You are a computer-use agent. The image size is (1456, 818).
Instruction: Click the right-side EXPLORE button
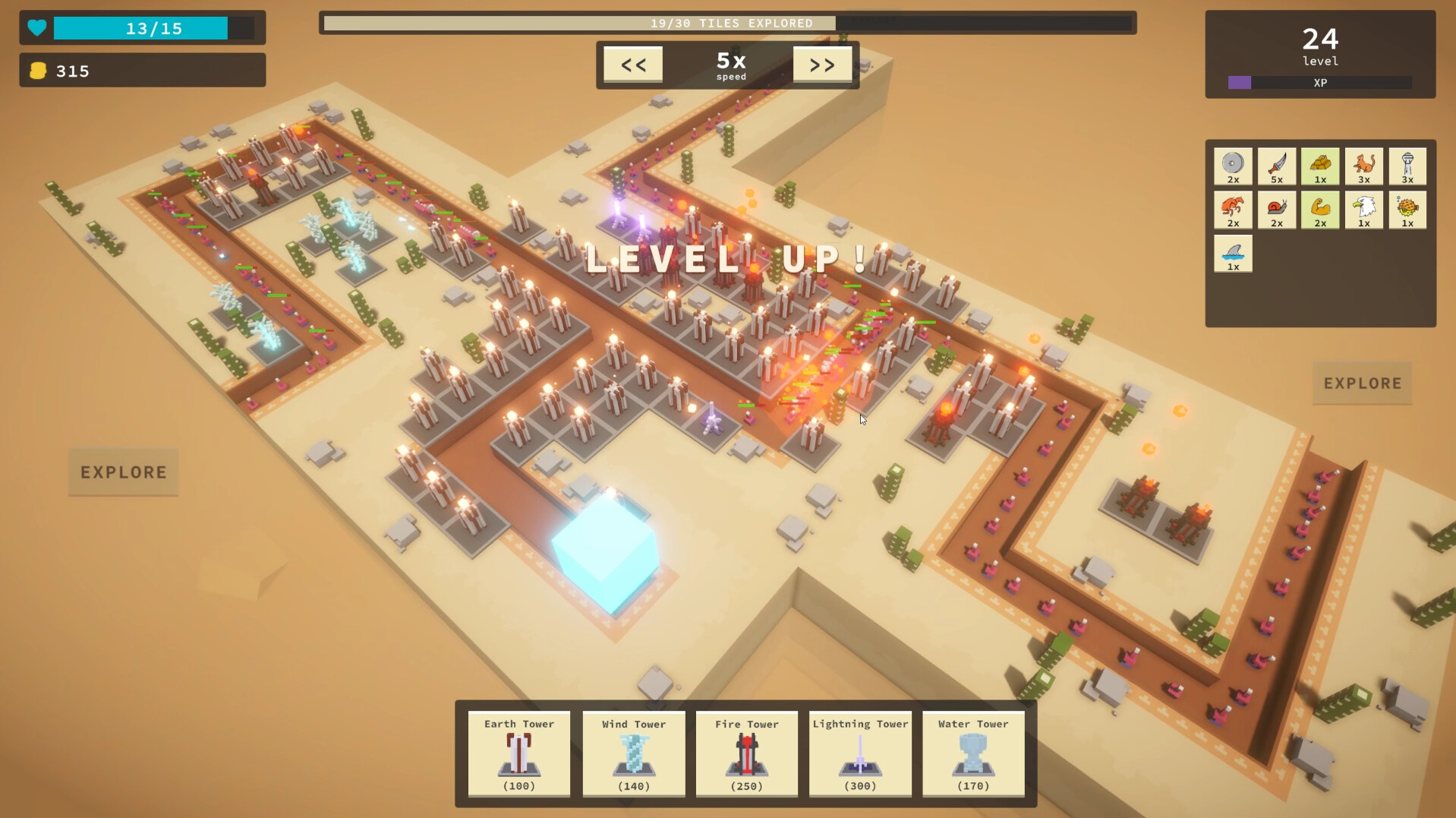click(x=1361, y=383)
